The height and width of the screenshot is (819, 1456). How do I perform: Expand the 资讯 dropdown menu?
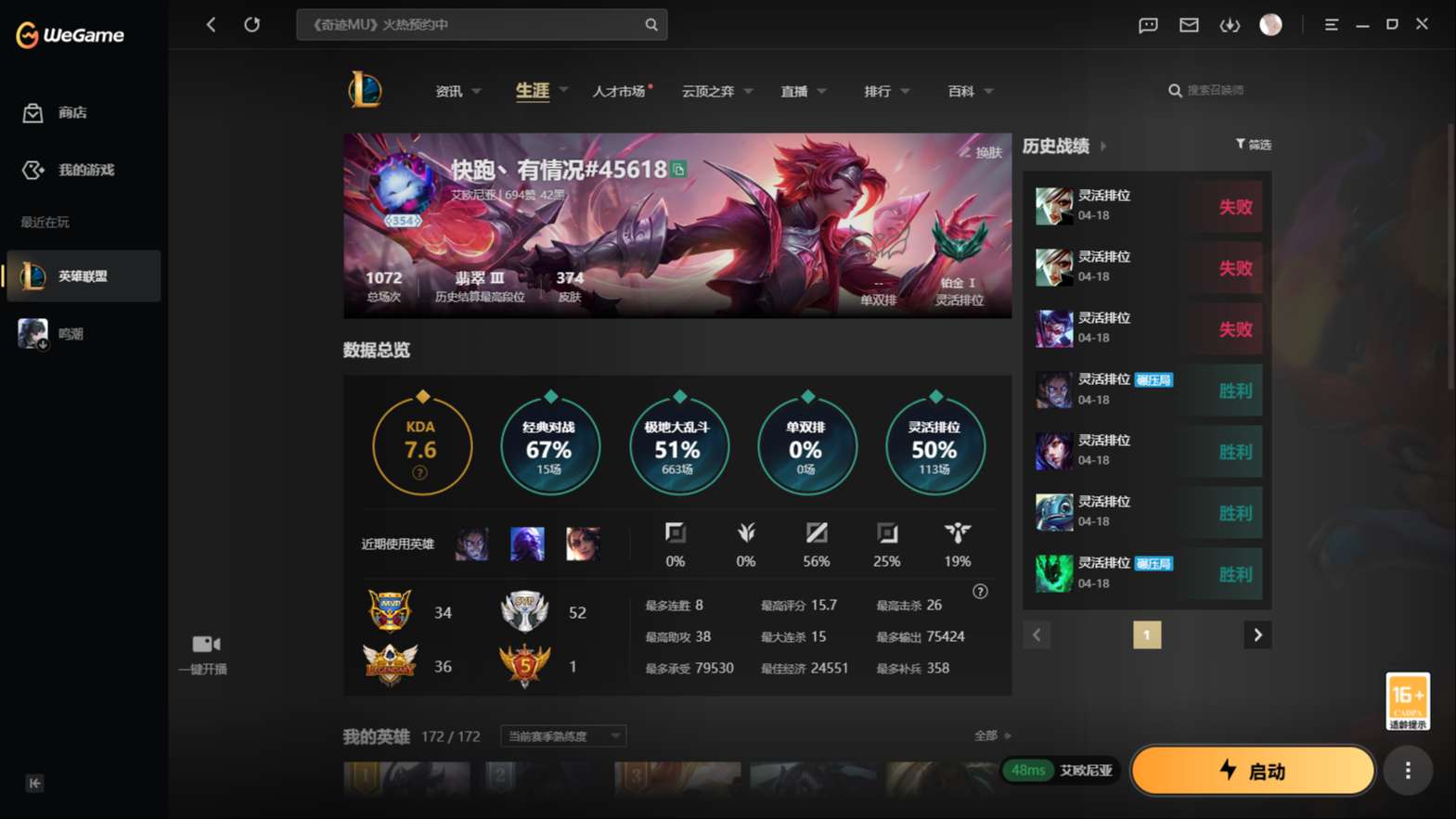457,90
